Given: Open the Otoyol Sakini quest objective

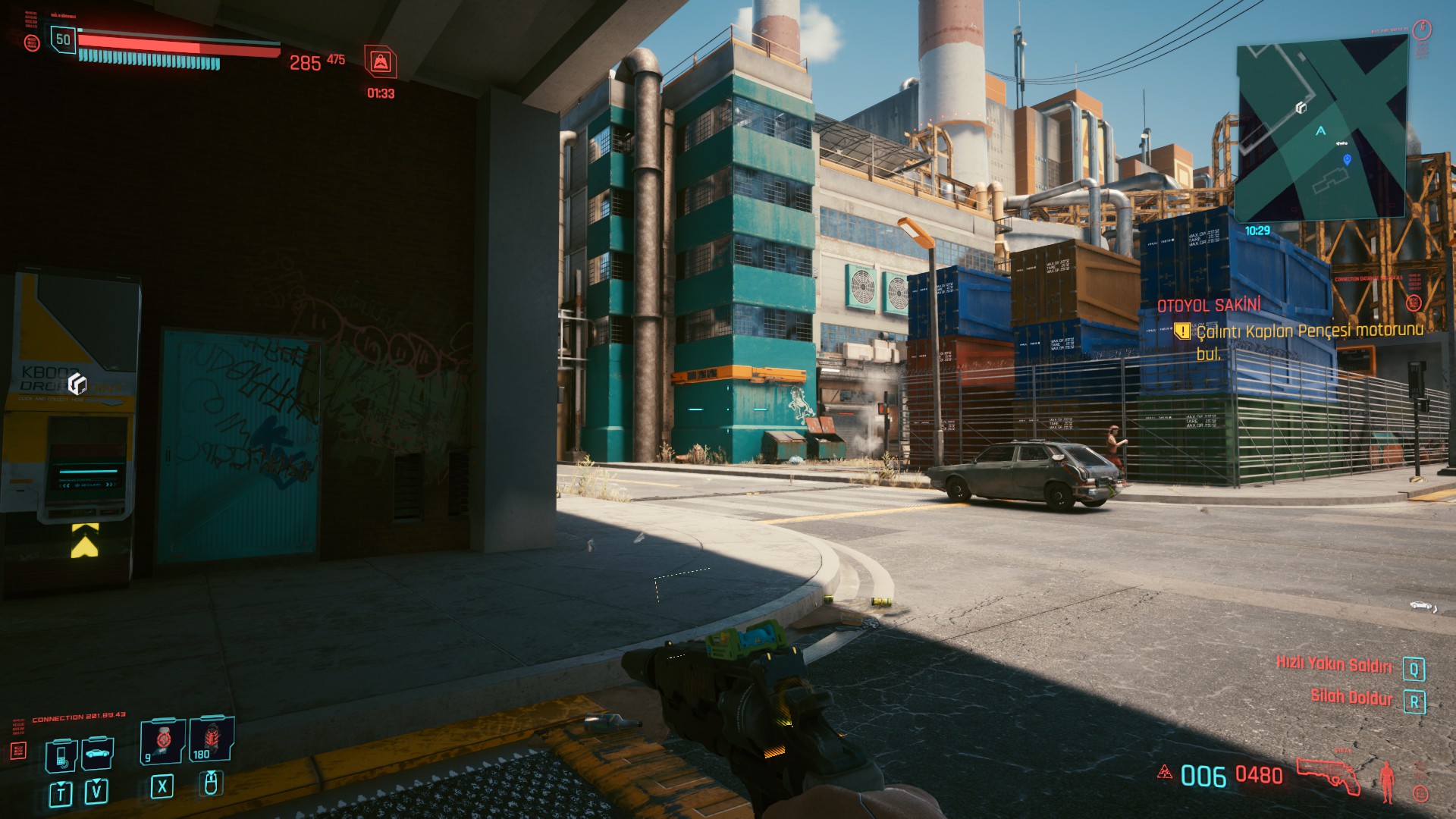Looking at the screenshot, I should (x=1298, y=331).
